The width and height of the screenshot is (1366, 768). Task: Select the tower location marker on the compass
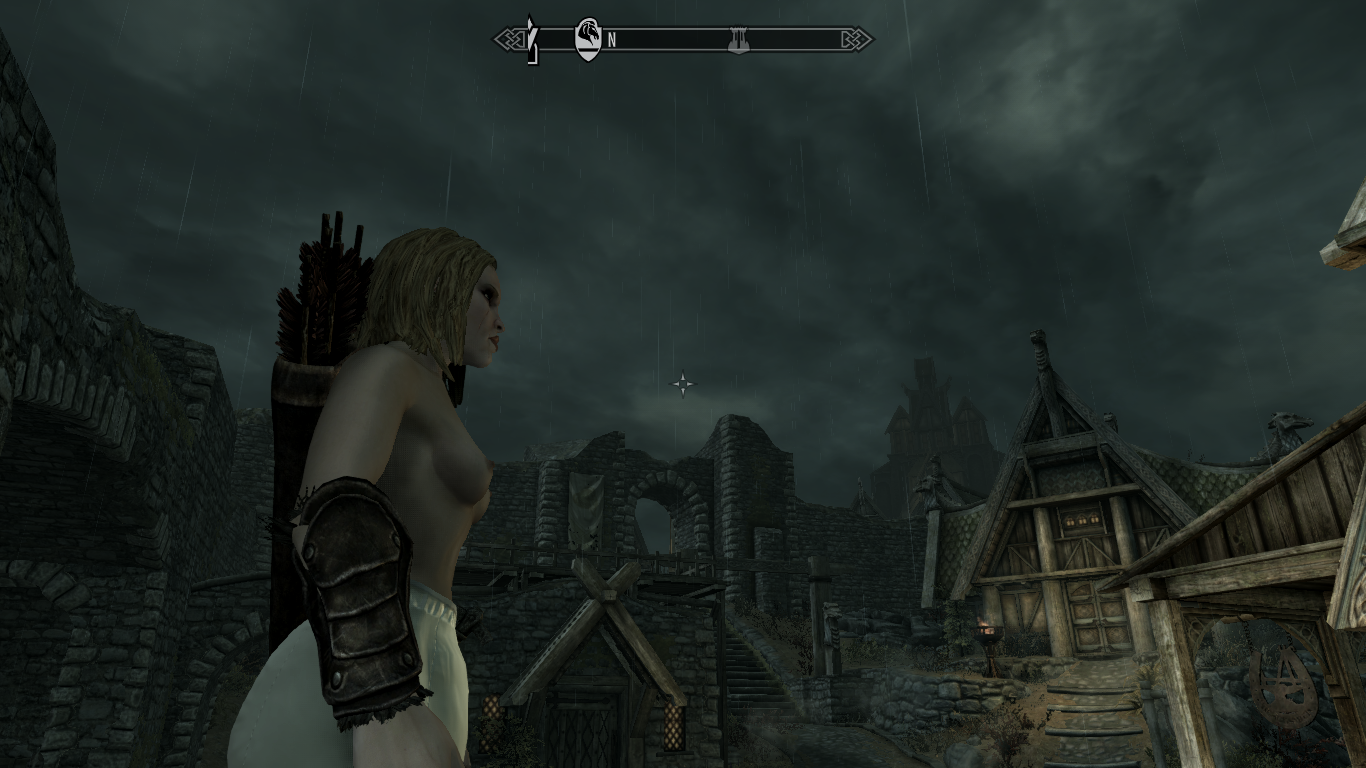[739, 40]
